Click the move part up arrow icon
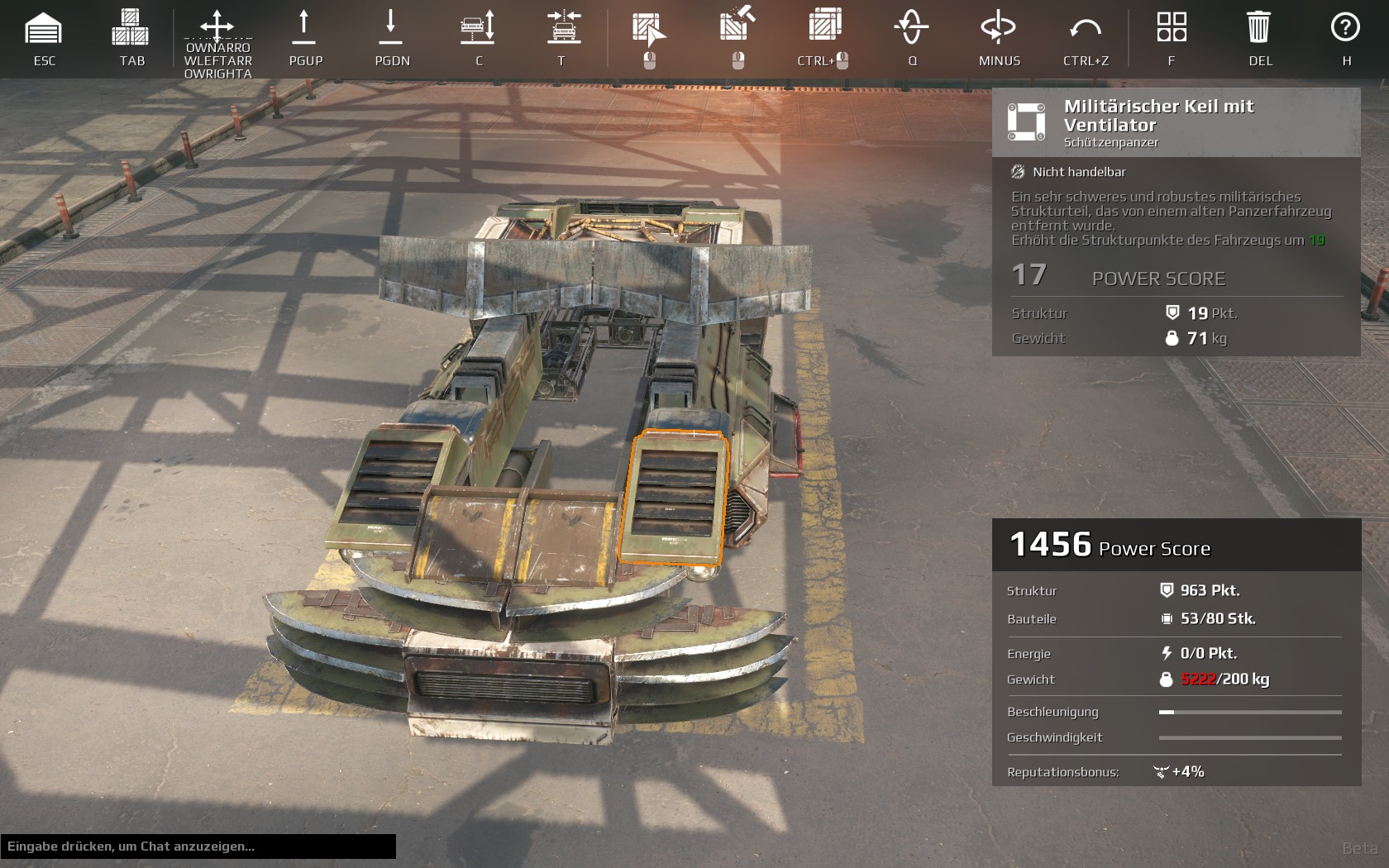 304,27
